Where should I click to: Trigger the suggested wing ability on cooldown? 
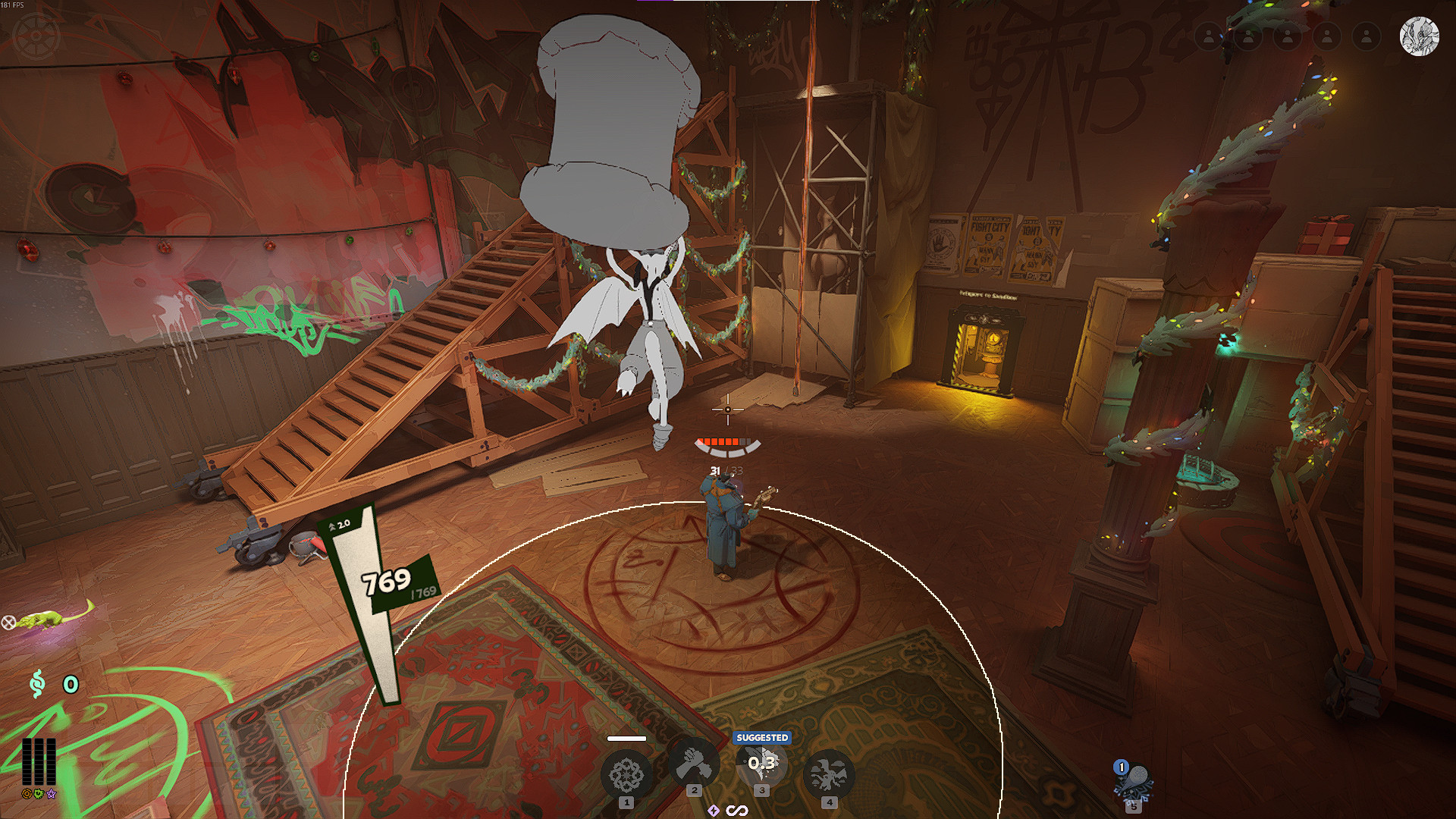762,764
